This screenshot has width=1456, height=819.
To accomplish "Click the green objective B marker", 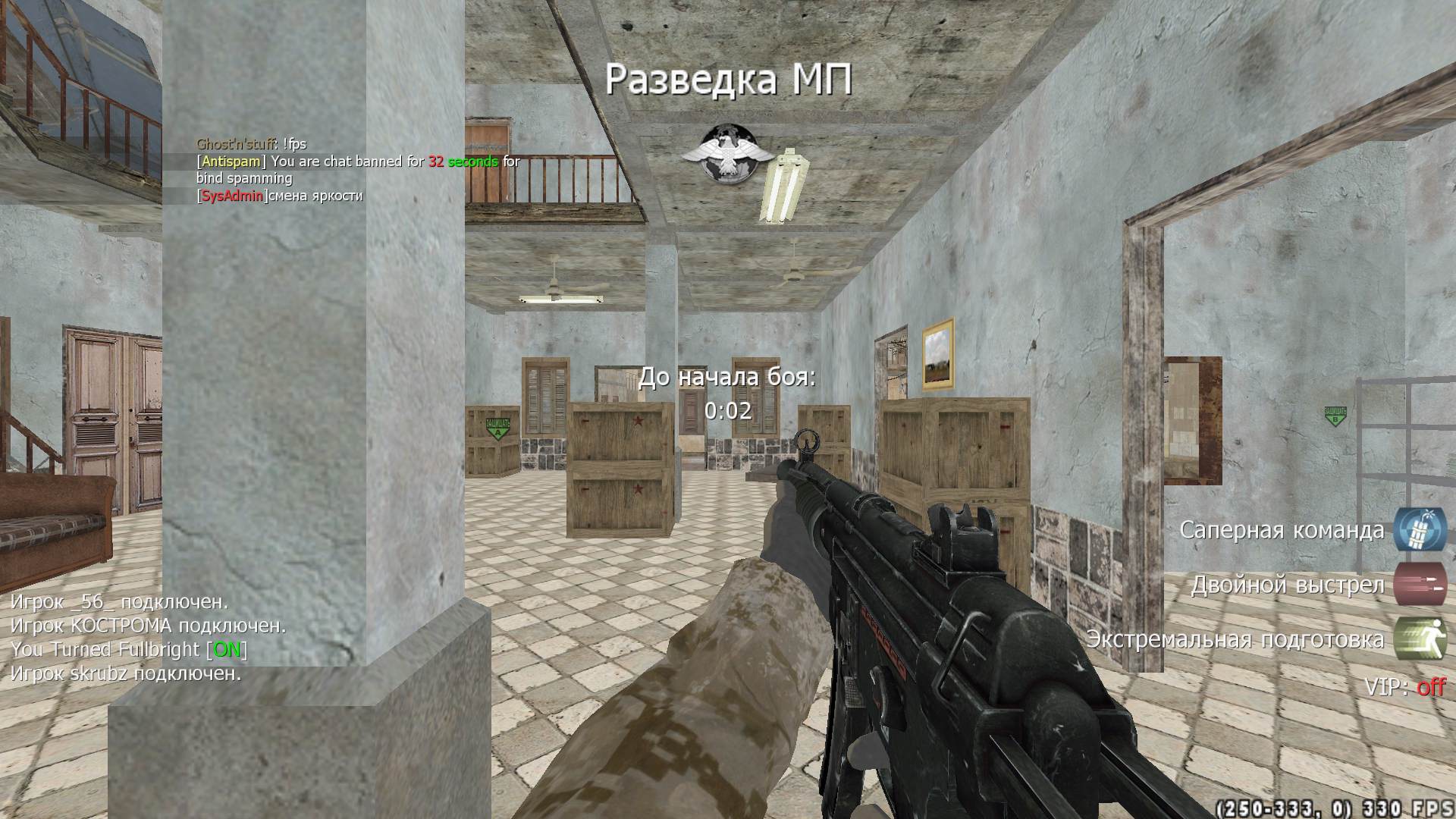I will (x=1335, y=416).
